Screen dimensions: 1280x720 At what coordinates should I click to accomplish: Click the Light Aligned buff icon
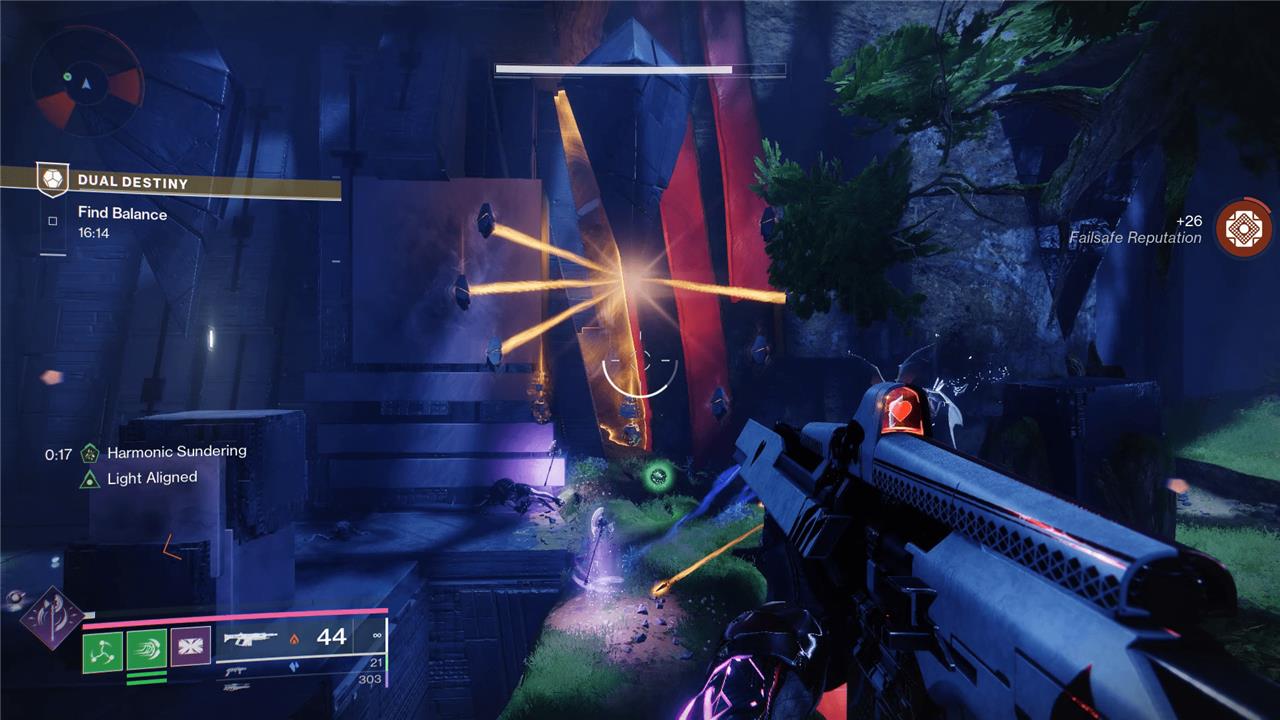(x=90, y=478)
